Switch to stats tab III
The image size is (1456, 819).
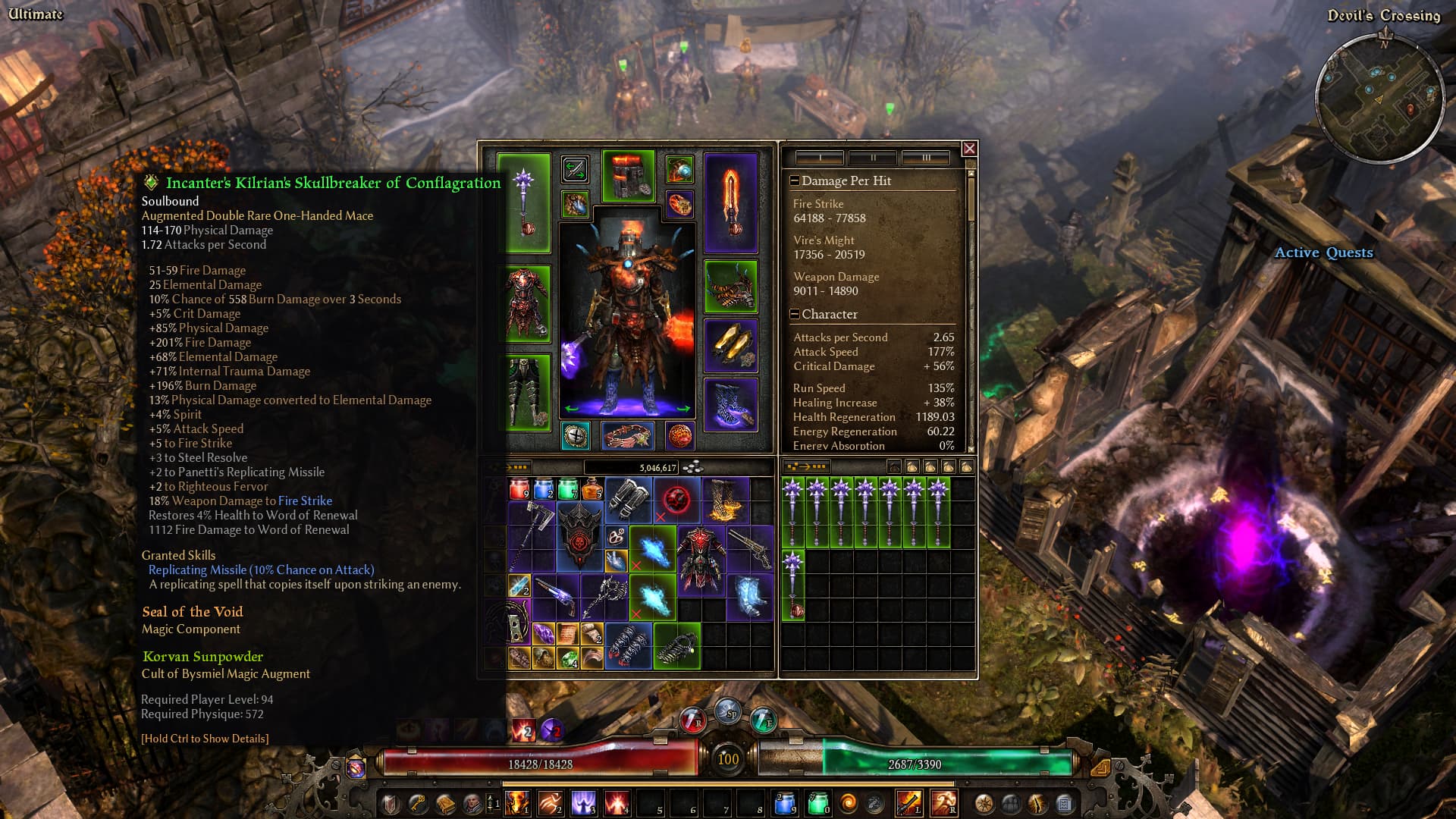pos(925,158)
